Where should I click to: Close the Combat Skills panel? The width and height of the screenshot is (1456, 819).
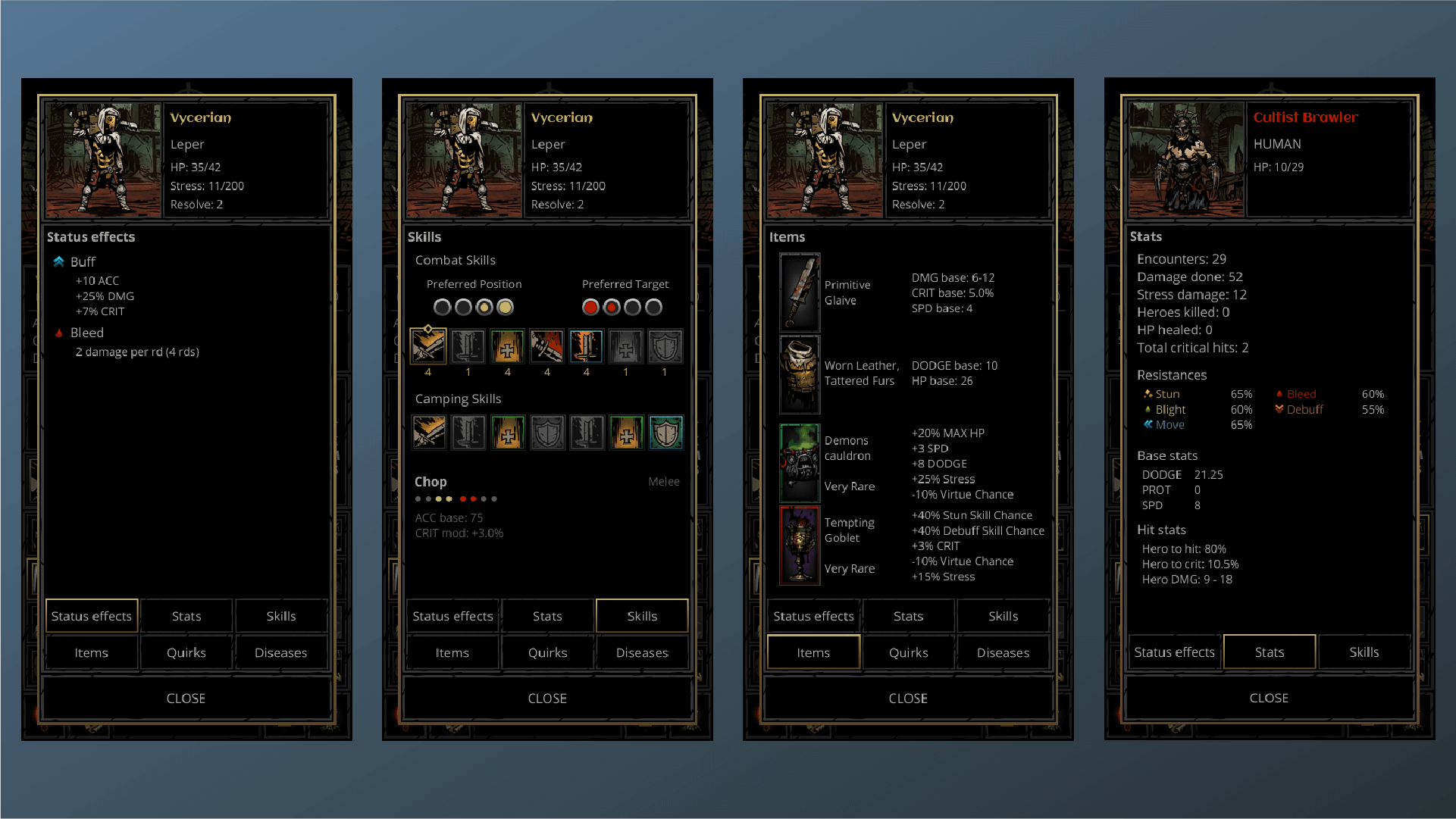point(547,698)
